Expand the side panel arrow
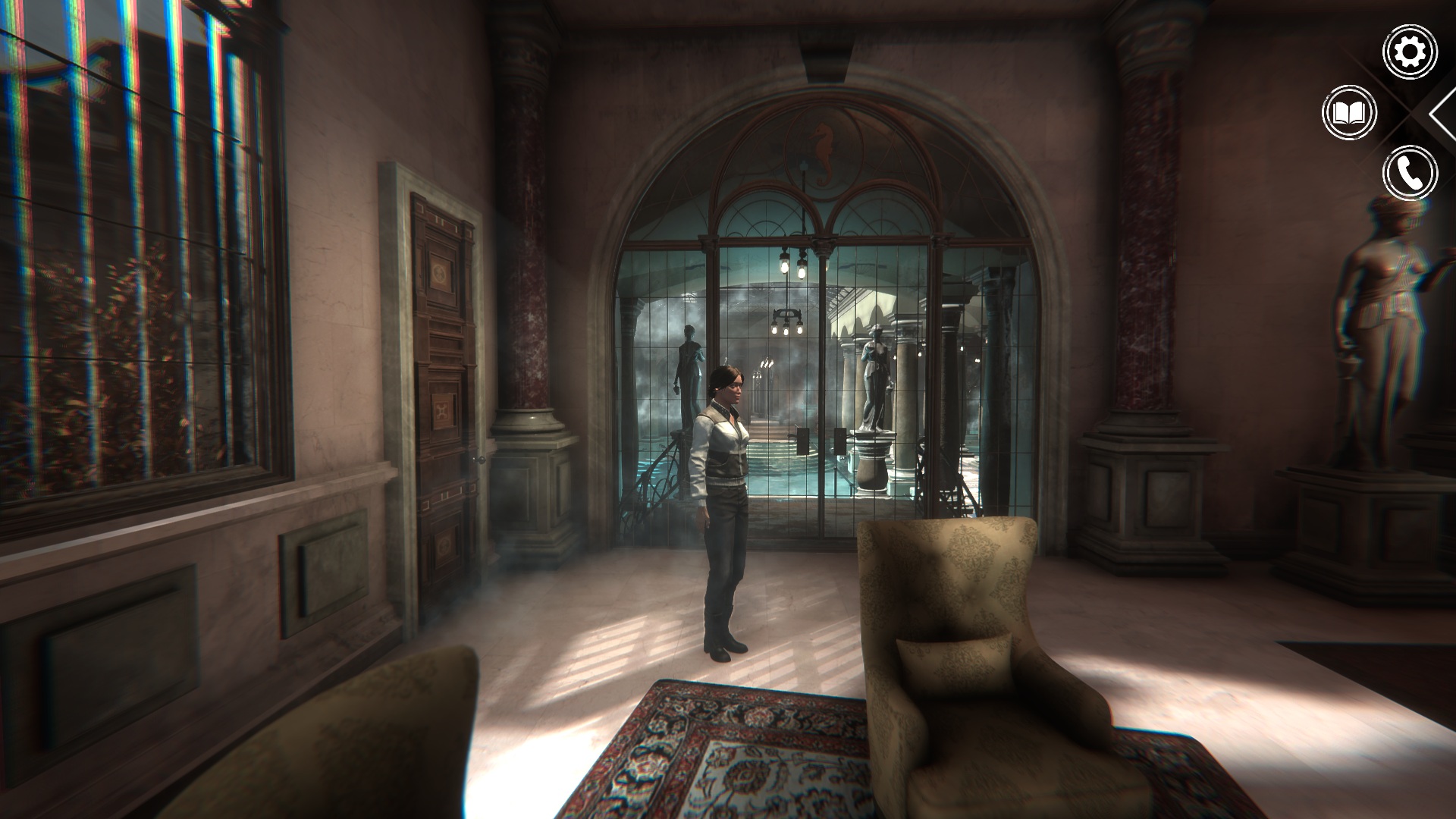 tap(1443, 114)
